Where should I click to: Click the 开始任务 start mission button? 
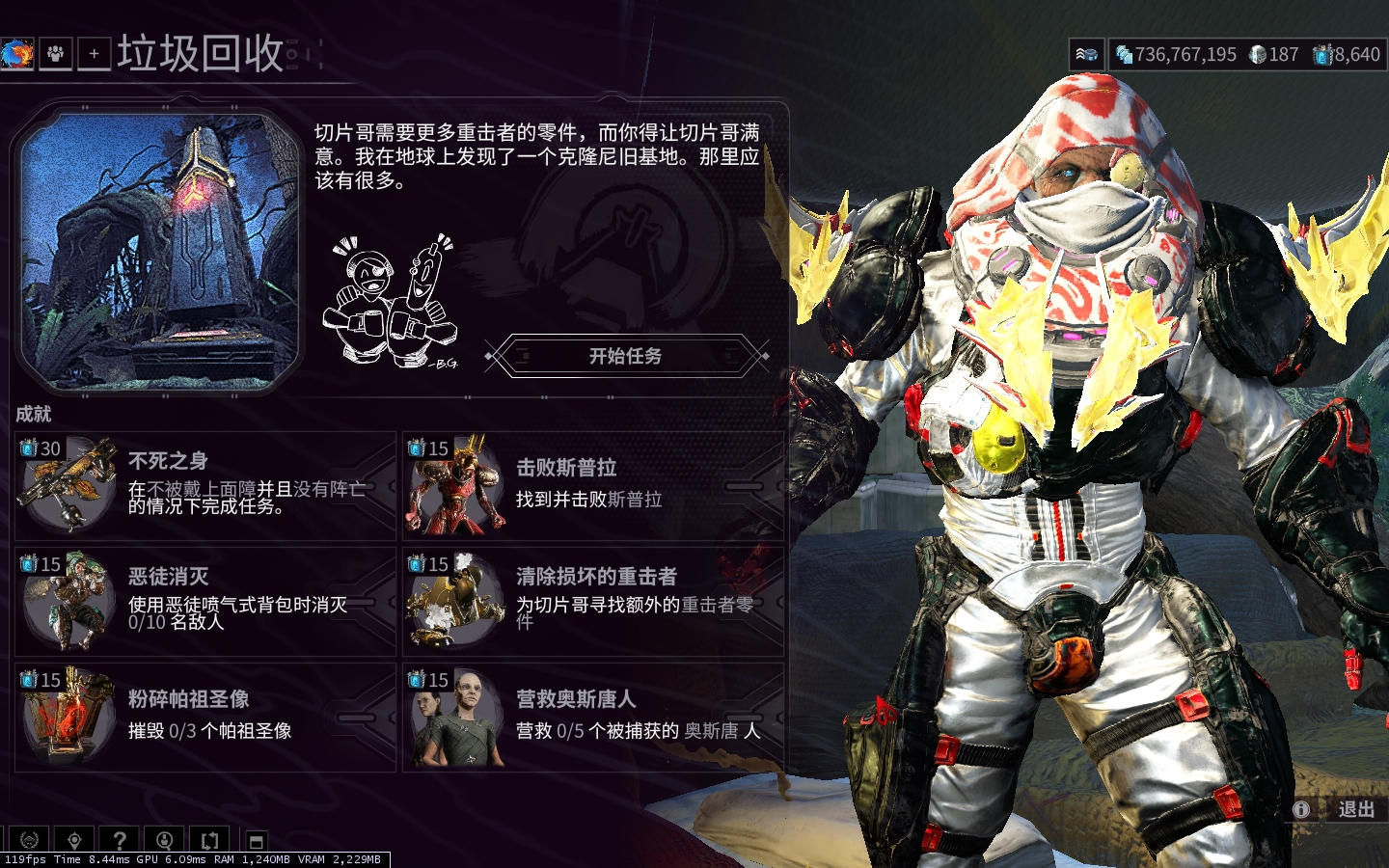[625, 356]
